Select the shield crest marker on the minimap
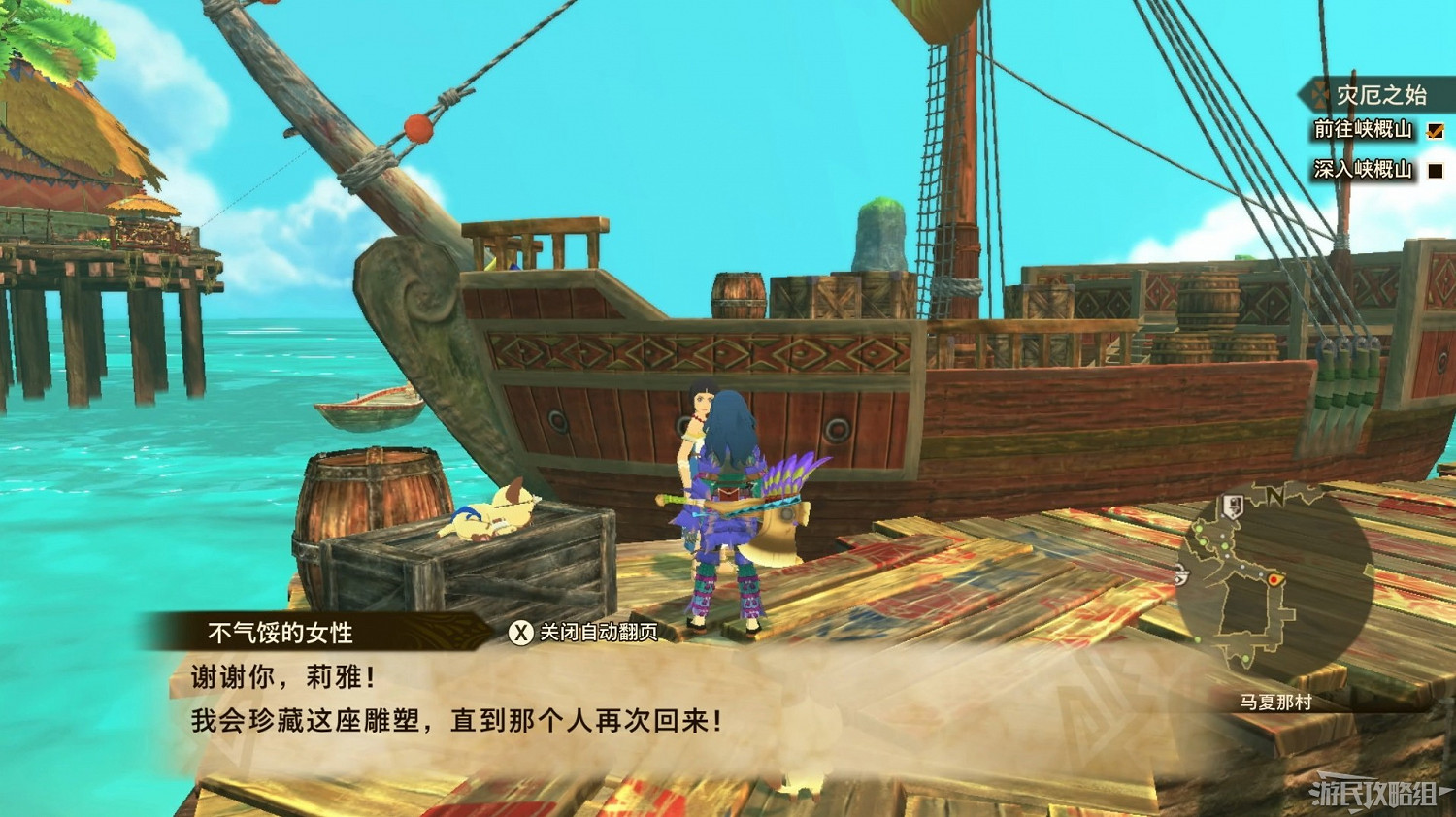The width and height of the screenshot is (1456, 817). 1234,505
